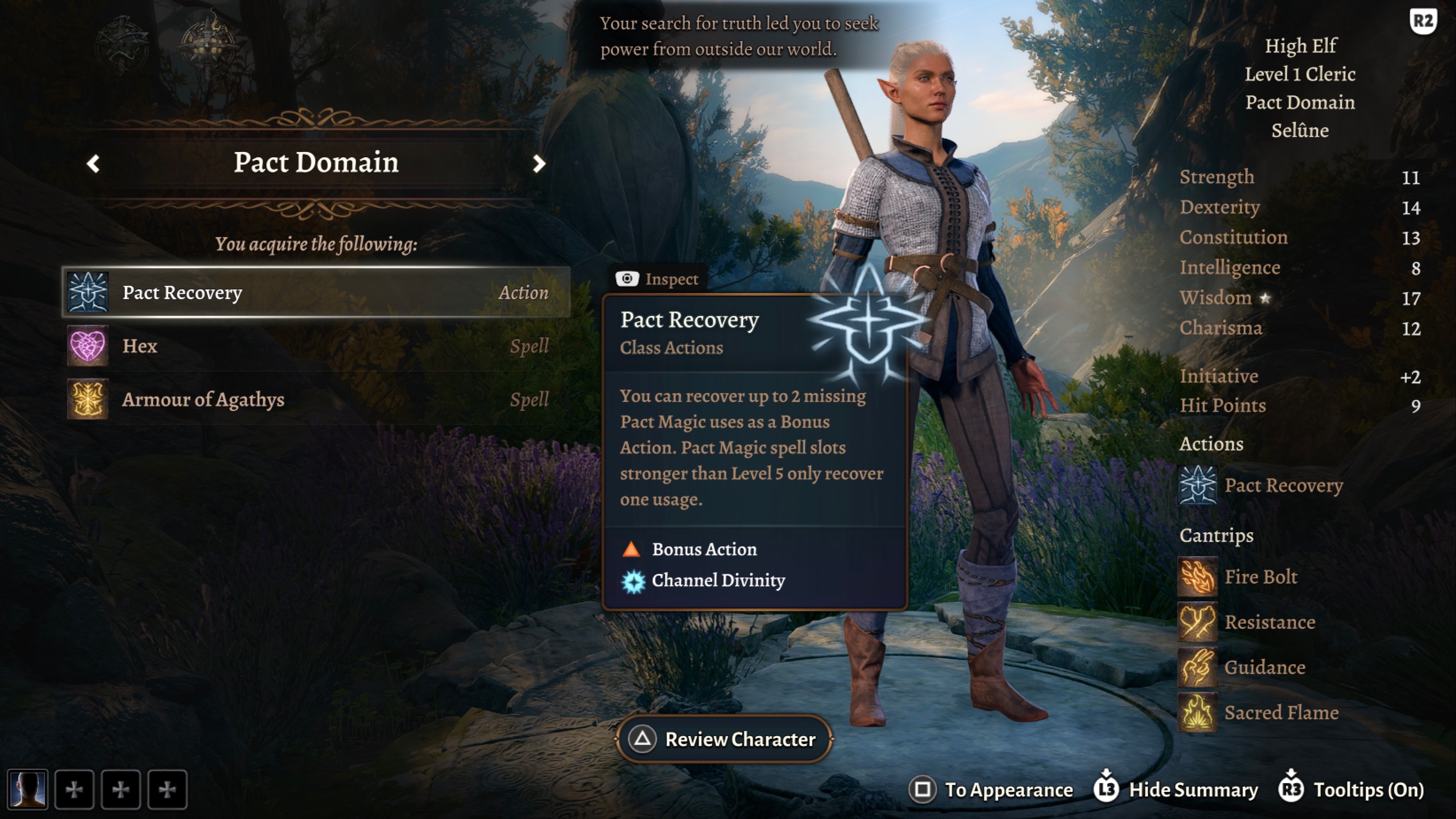This screenshot has height=819, width=1456.
Task: Inspect the Pact Recovery tooltip
Action: click(x=658, y=279)
